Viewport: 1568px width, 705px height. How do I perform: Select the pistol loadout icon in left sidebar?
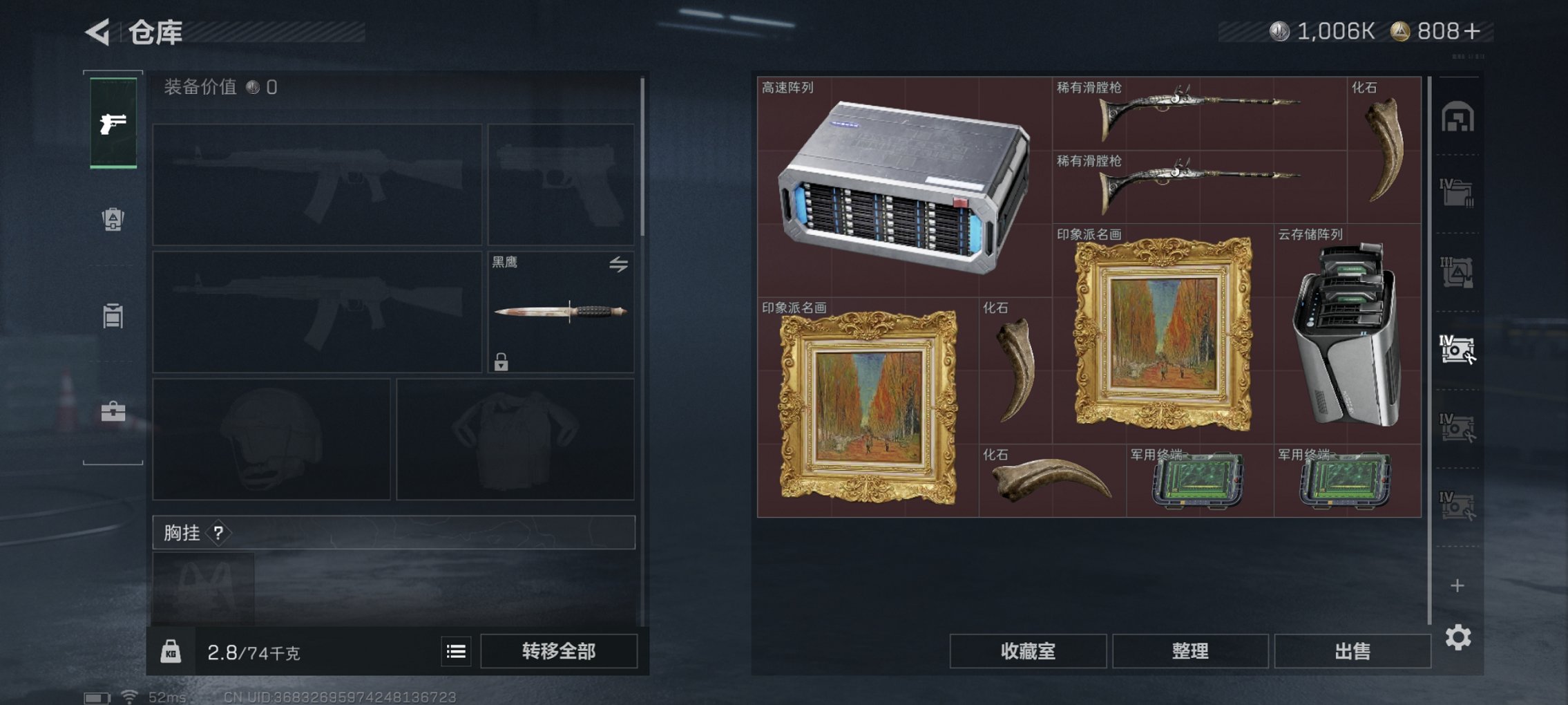click(x=113, y=124)
